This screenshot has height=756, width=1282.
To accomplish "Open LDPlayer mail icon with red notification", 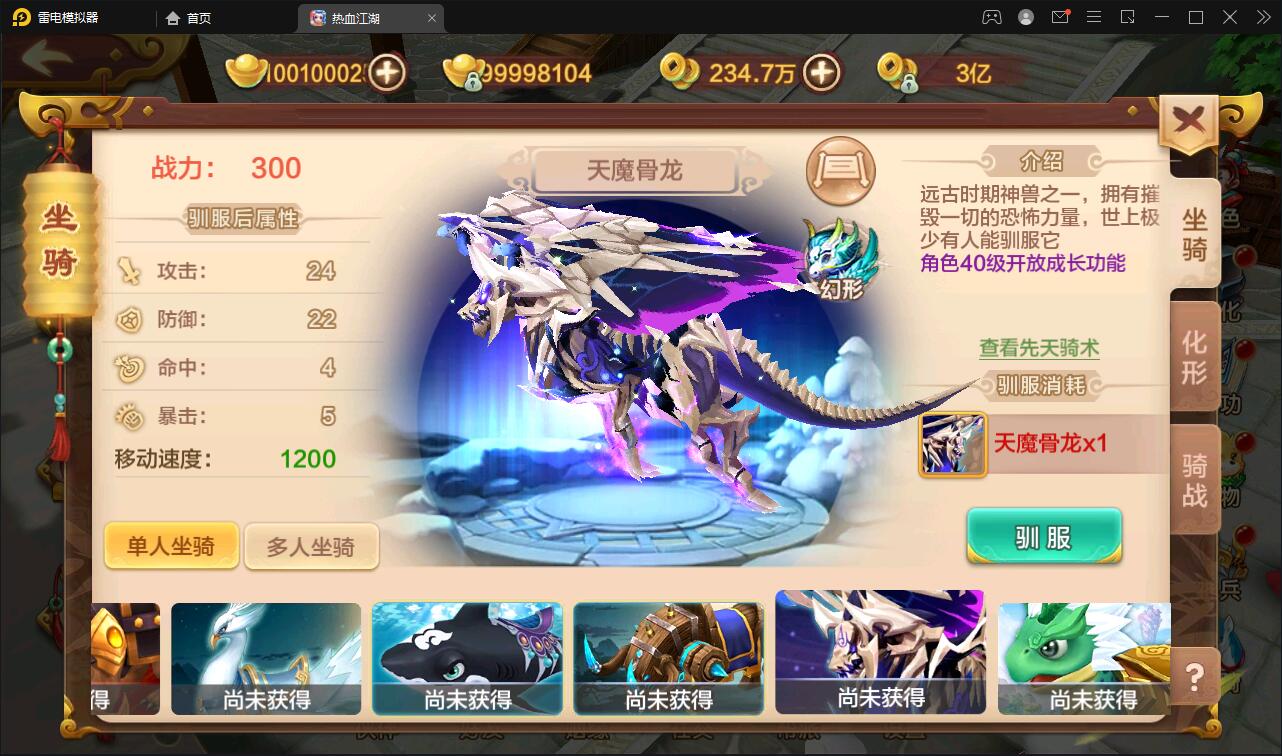I will coord(1060,17).
